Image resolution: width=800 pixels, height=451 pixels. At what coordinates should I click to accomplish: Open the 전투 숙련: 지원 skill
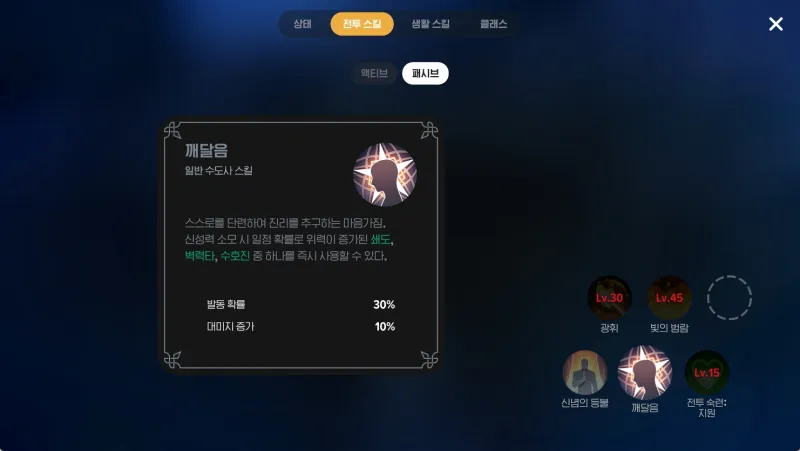tap(706, 372)
